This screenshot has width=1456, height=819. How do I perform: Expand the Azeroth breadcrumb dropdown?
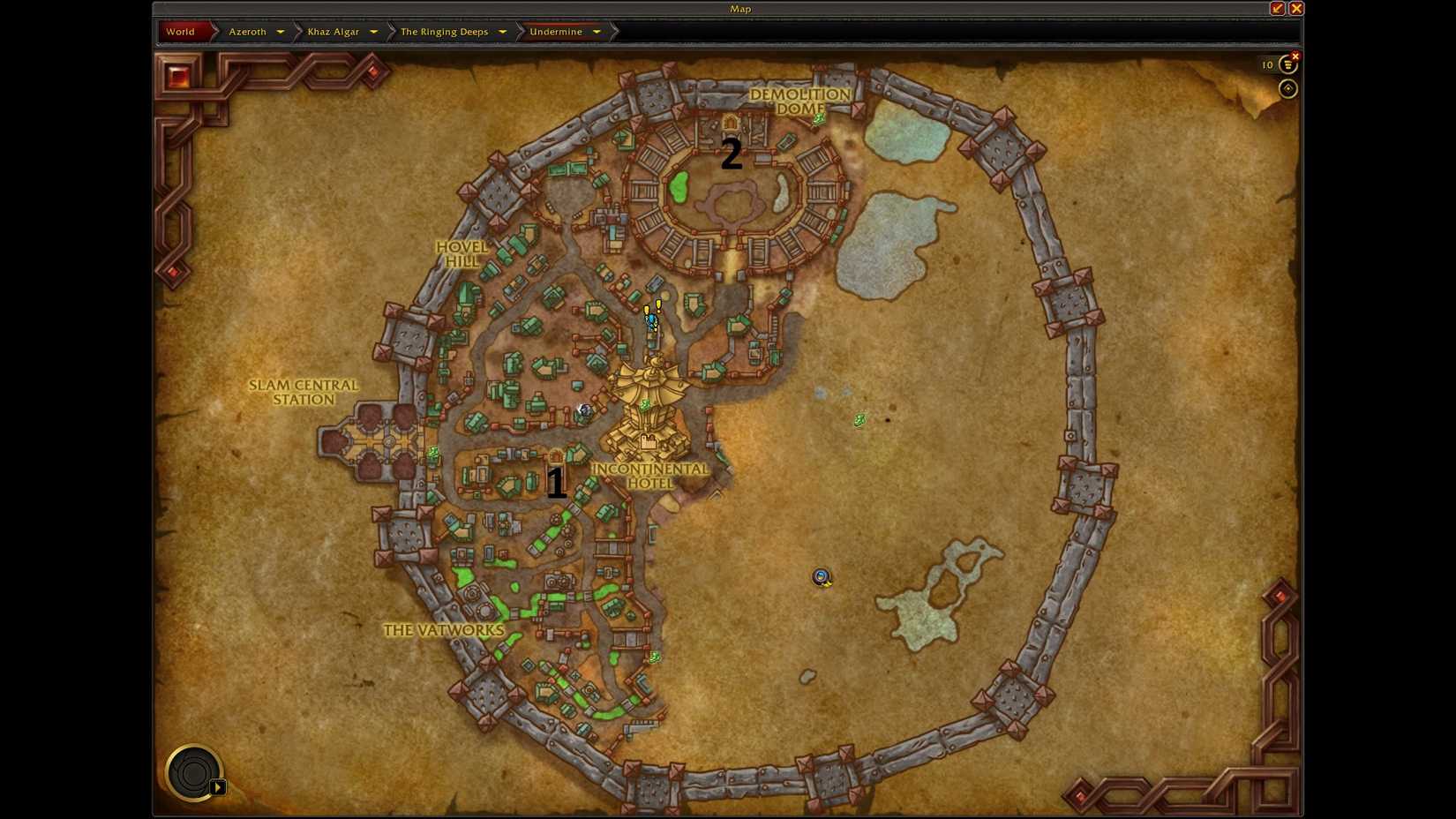[281, 31]
